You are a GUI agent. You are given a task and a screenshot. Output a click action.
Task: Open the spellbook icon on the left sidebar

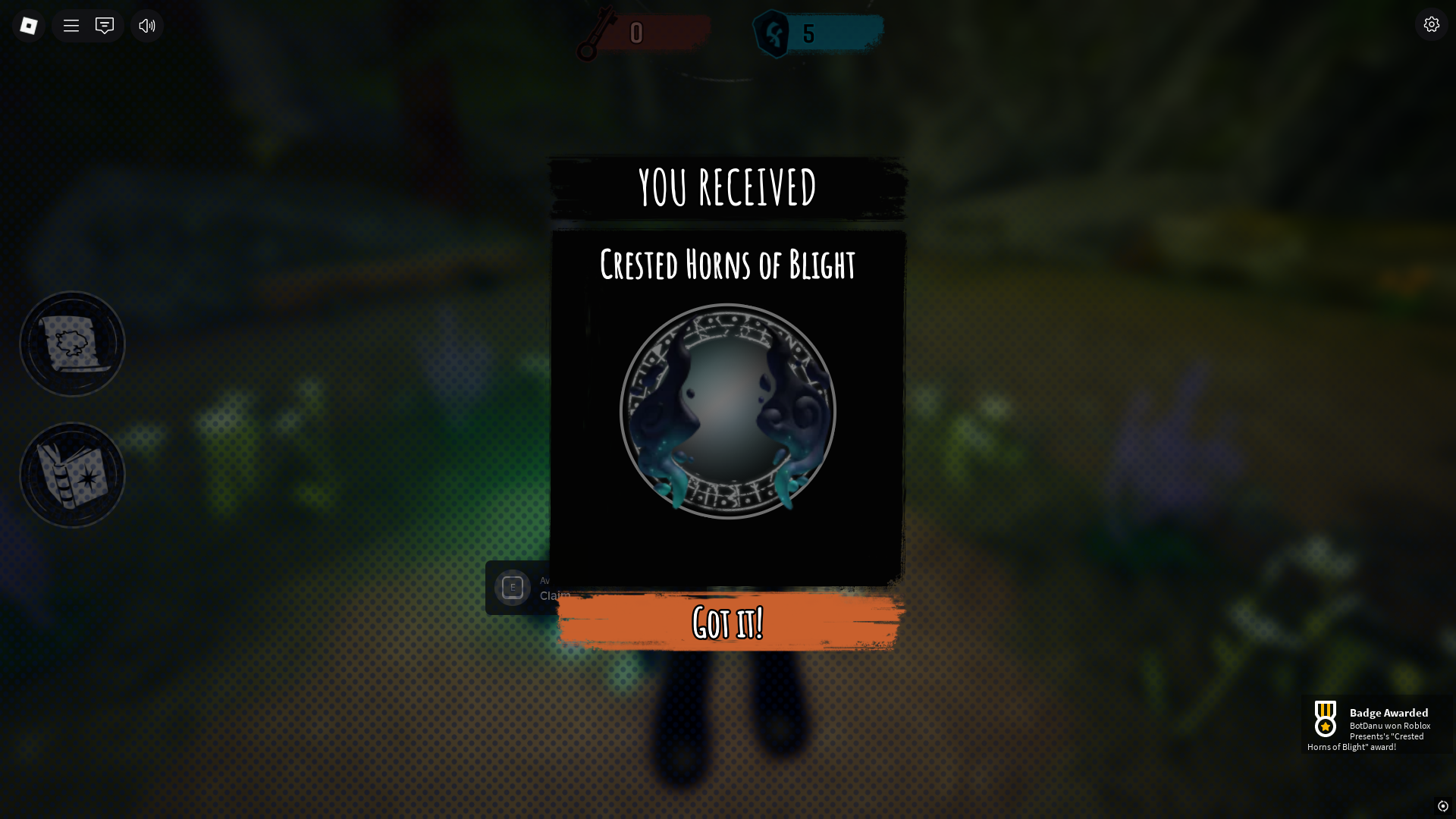[71, 475]
